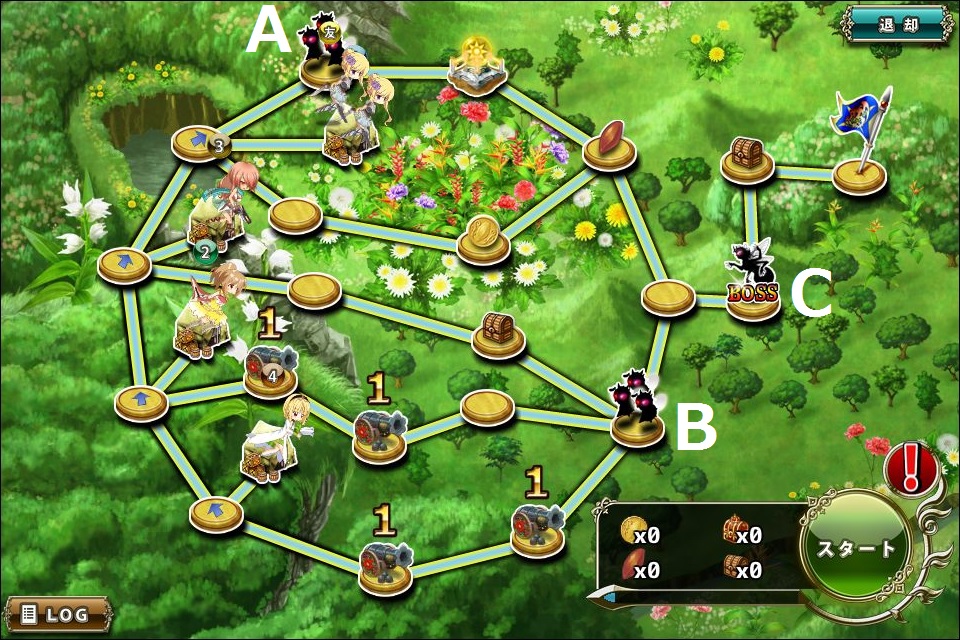Hit the green スタート start button
This screenshot has height=640, width=960.
coord(856,548)
